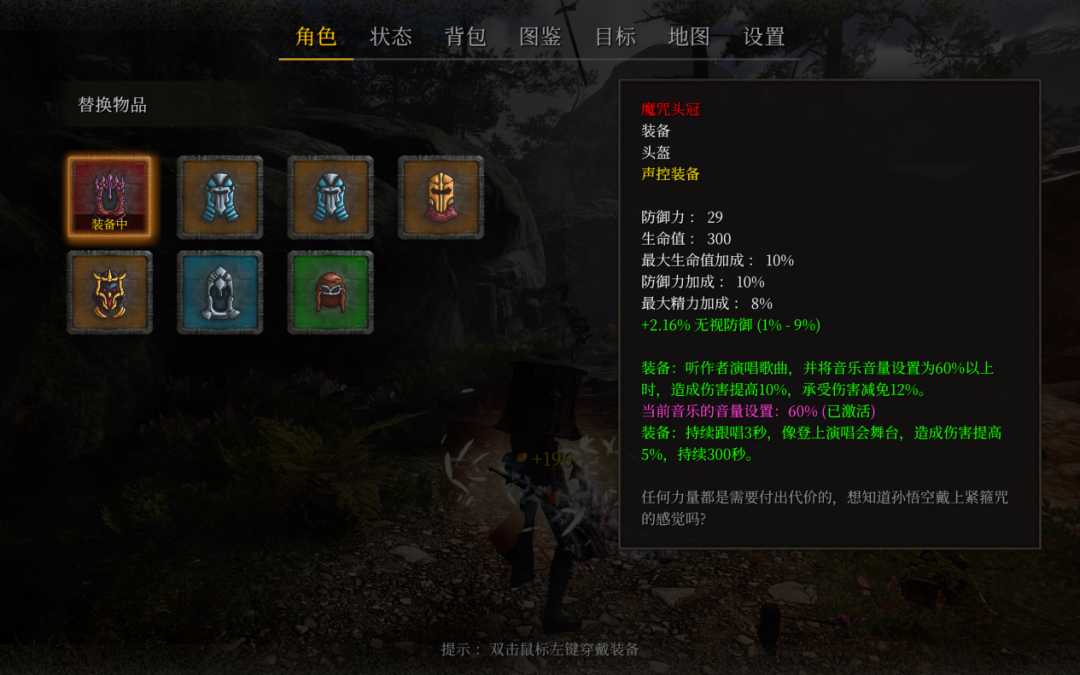Open the 背包 backpack tab
The image size is (1080, 675).
tap(465, 37)
